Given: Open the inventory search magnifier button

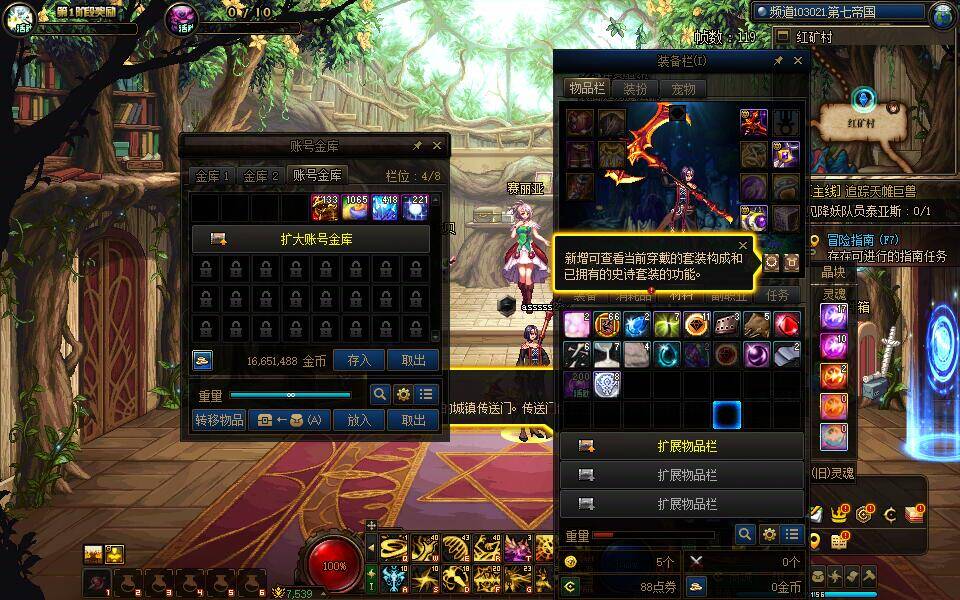Looking at the screenshot, I should [x=744, y=535].
